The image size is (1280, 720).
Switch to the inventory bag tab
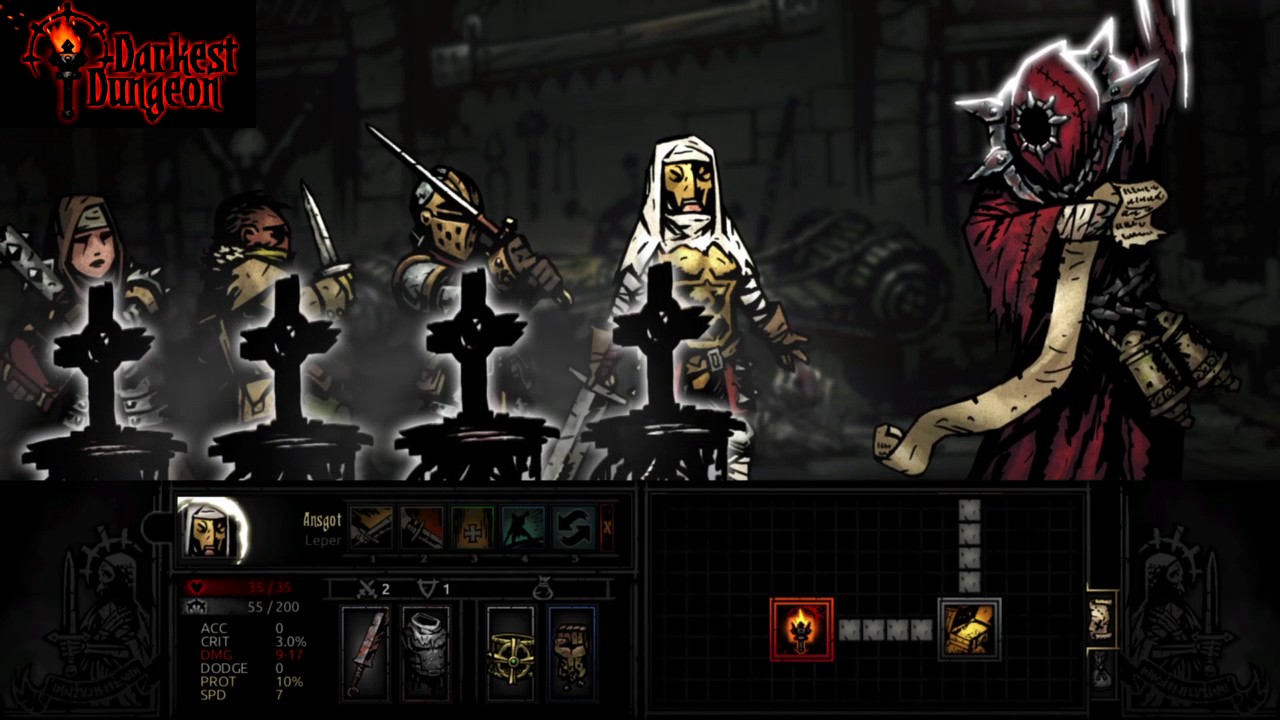coord(1102,670)
